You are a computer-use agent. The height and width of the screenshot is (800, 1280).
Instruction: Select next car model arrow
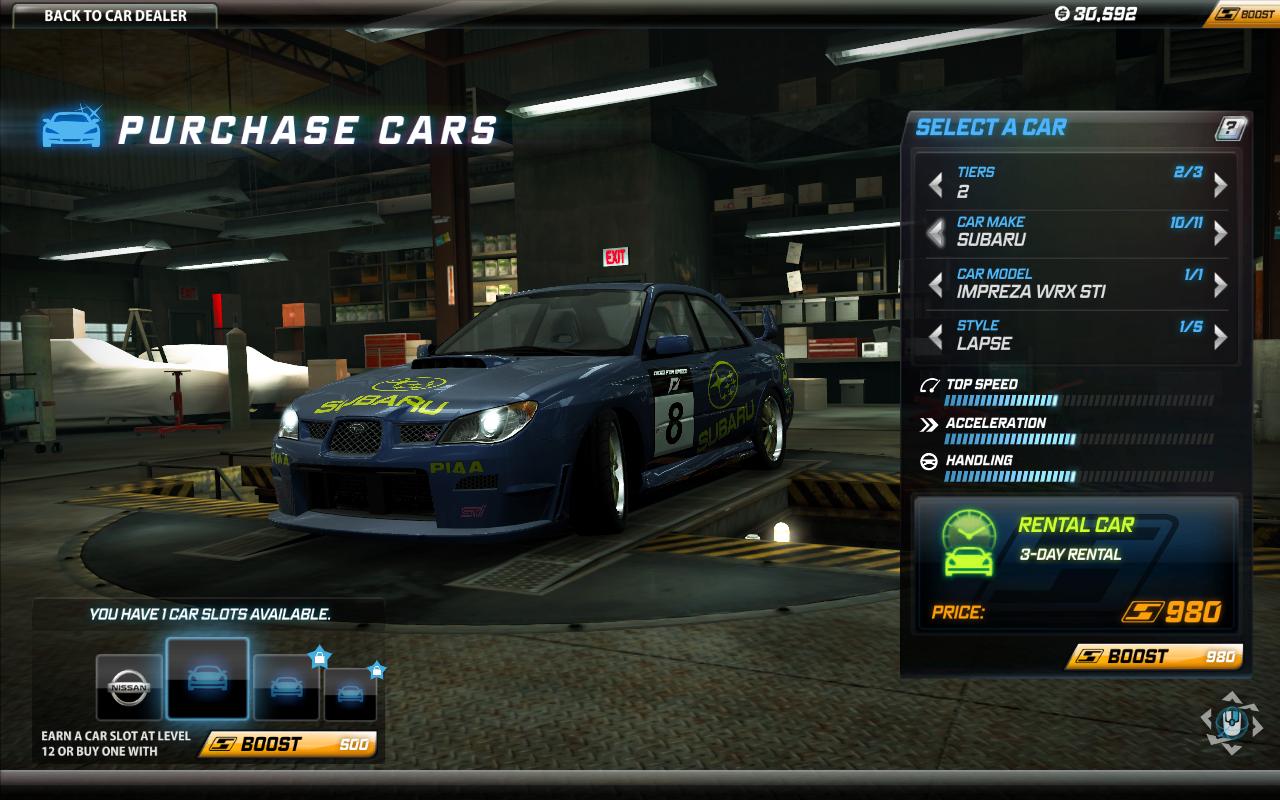point(1220,285)
